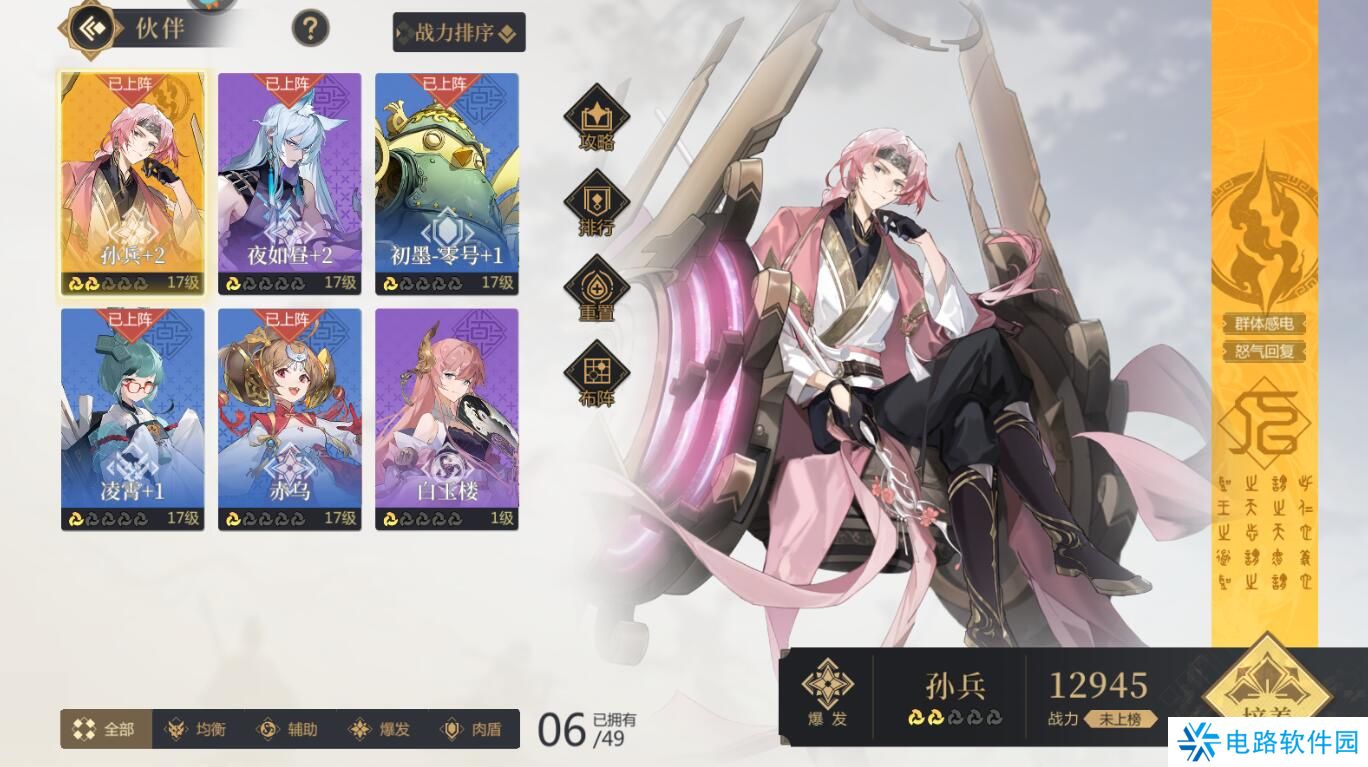Enable the 爆发 burst filter
Viewport: 1368px width, 767px height.
tap(377, 729)
